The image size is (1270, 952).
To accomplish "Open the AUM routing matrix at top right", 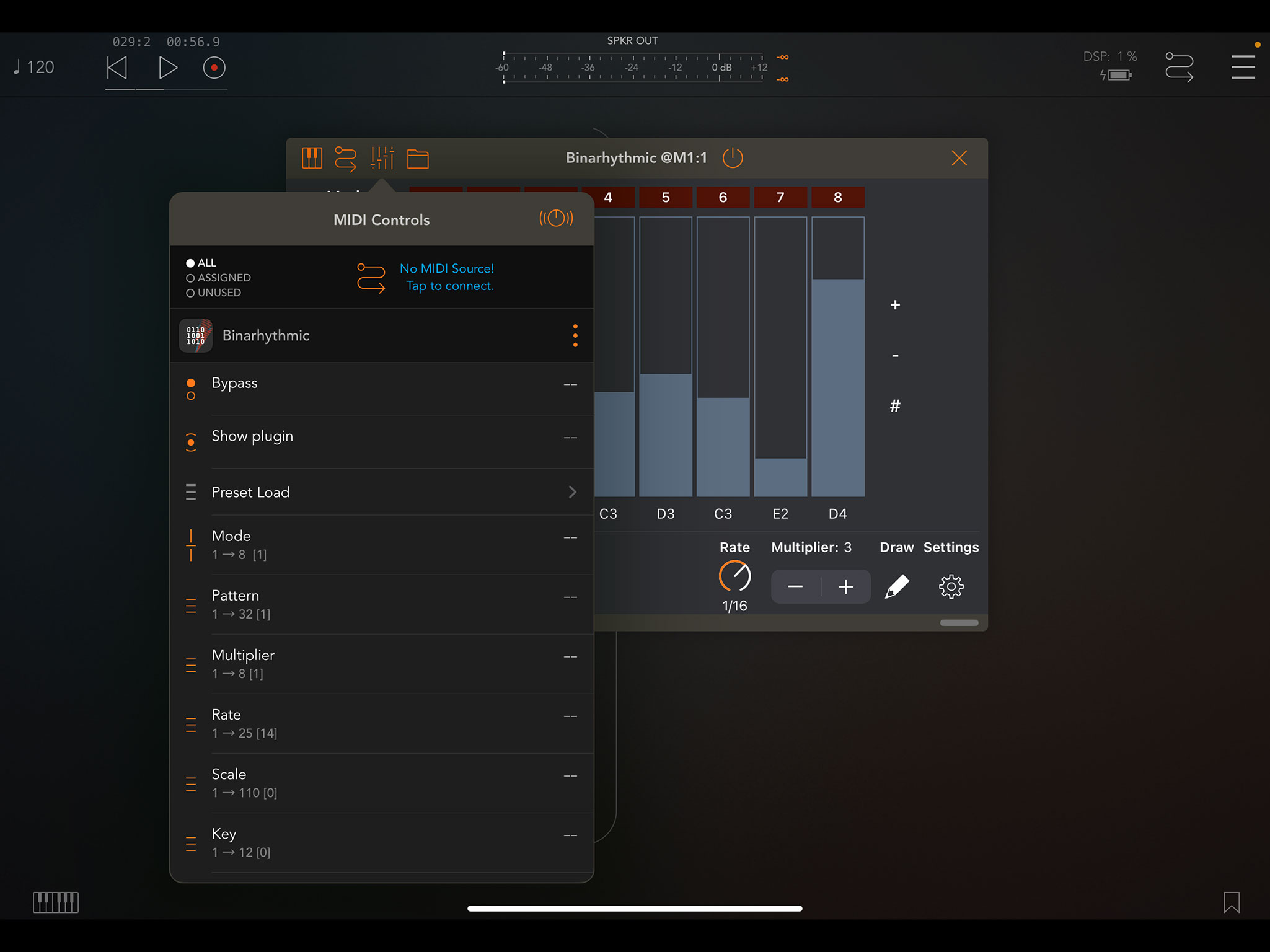I will pos(1180,67).
